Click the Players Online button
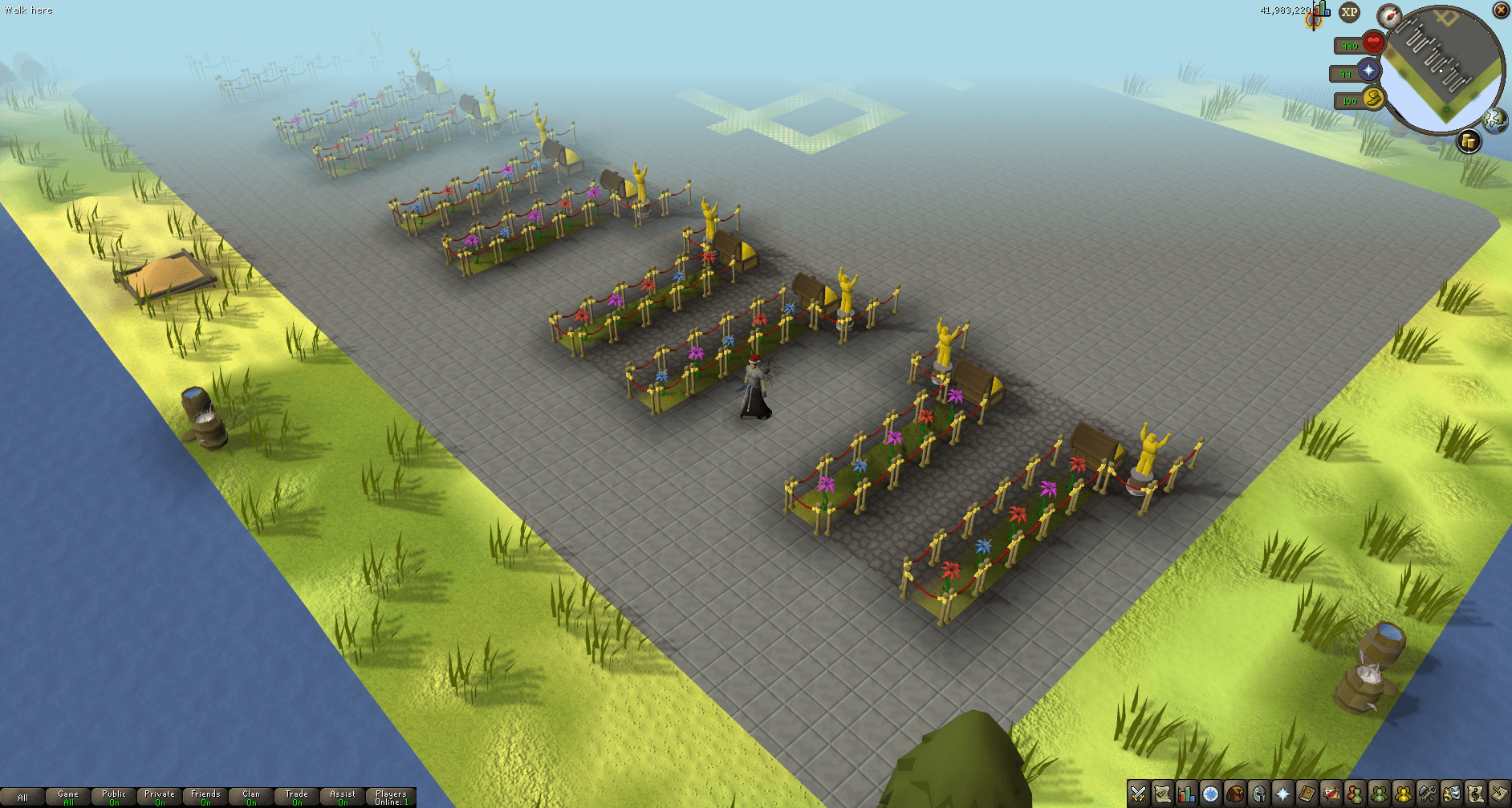 [x=391, y=798]
